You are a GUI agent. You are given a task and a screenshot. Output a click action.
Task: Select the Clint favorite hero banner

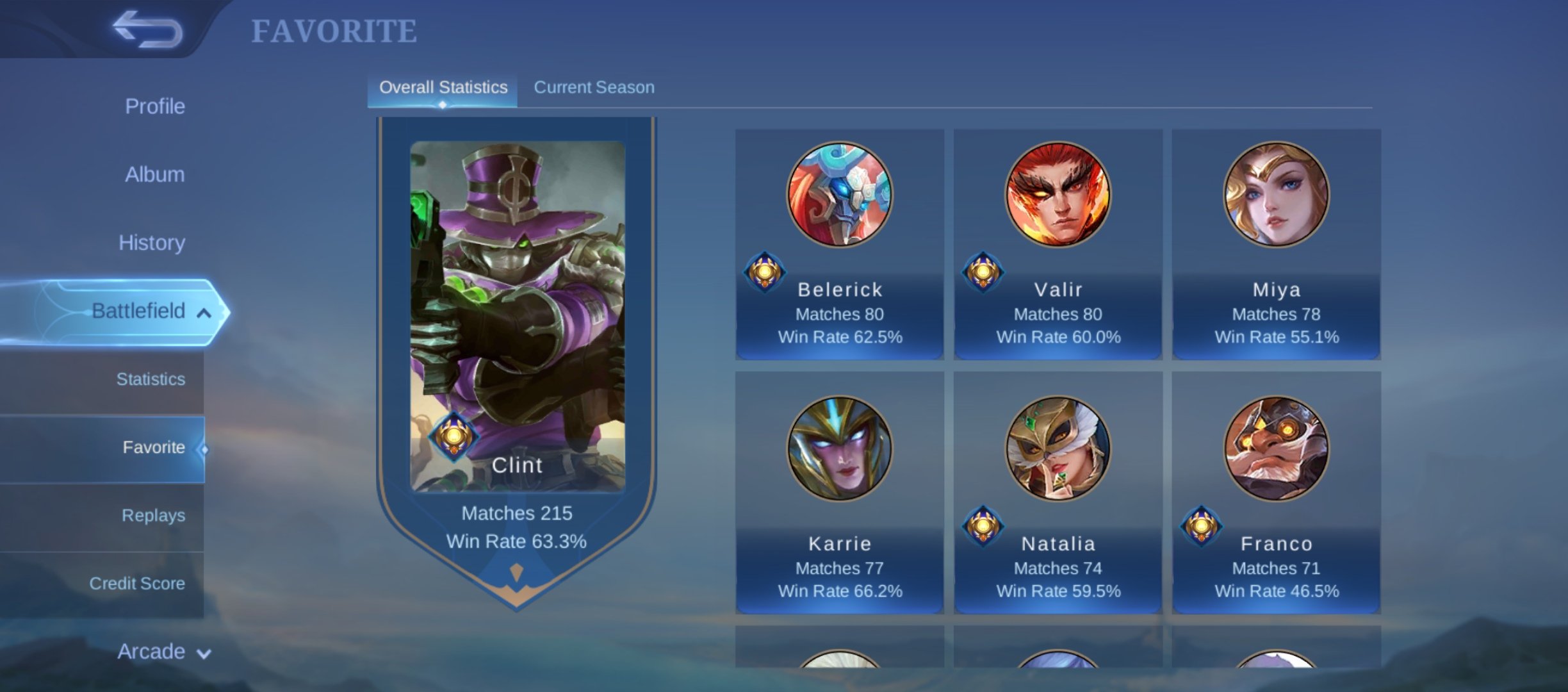point(517,346)
